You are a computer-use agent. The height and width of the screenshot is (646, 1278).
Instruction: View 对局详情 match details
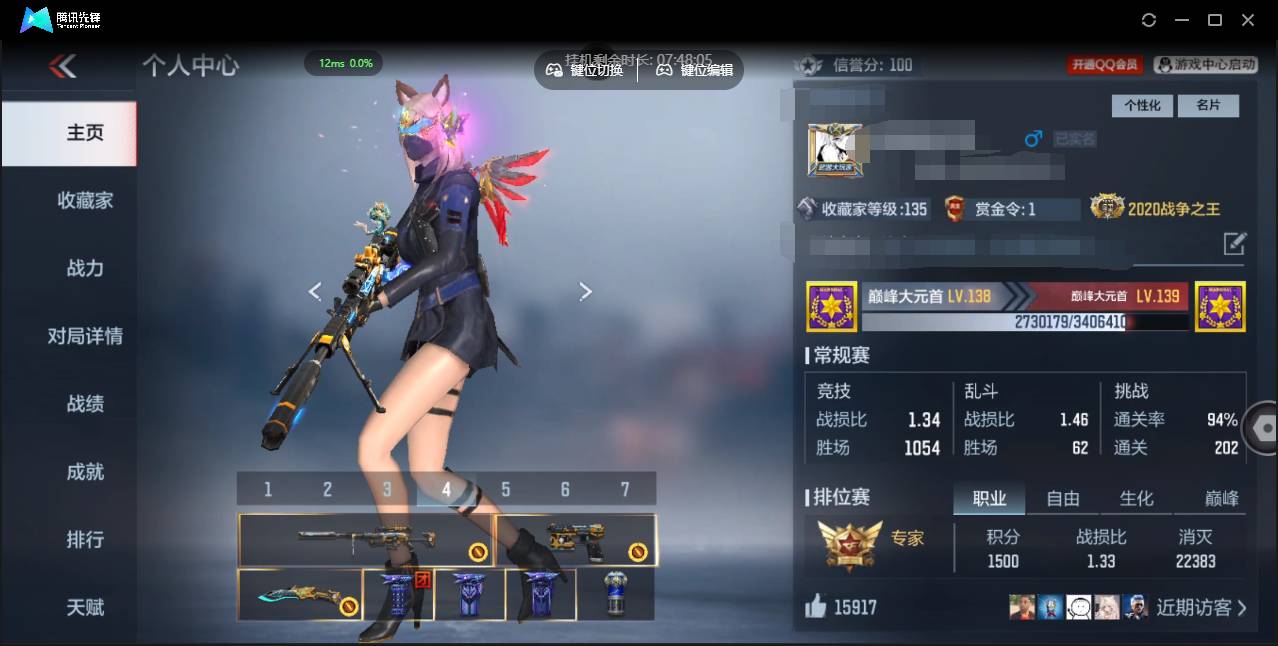pos(85,336)
